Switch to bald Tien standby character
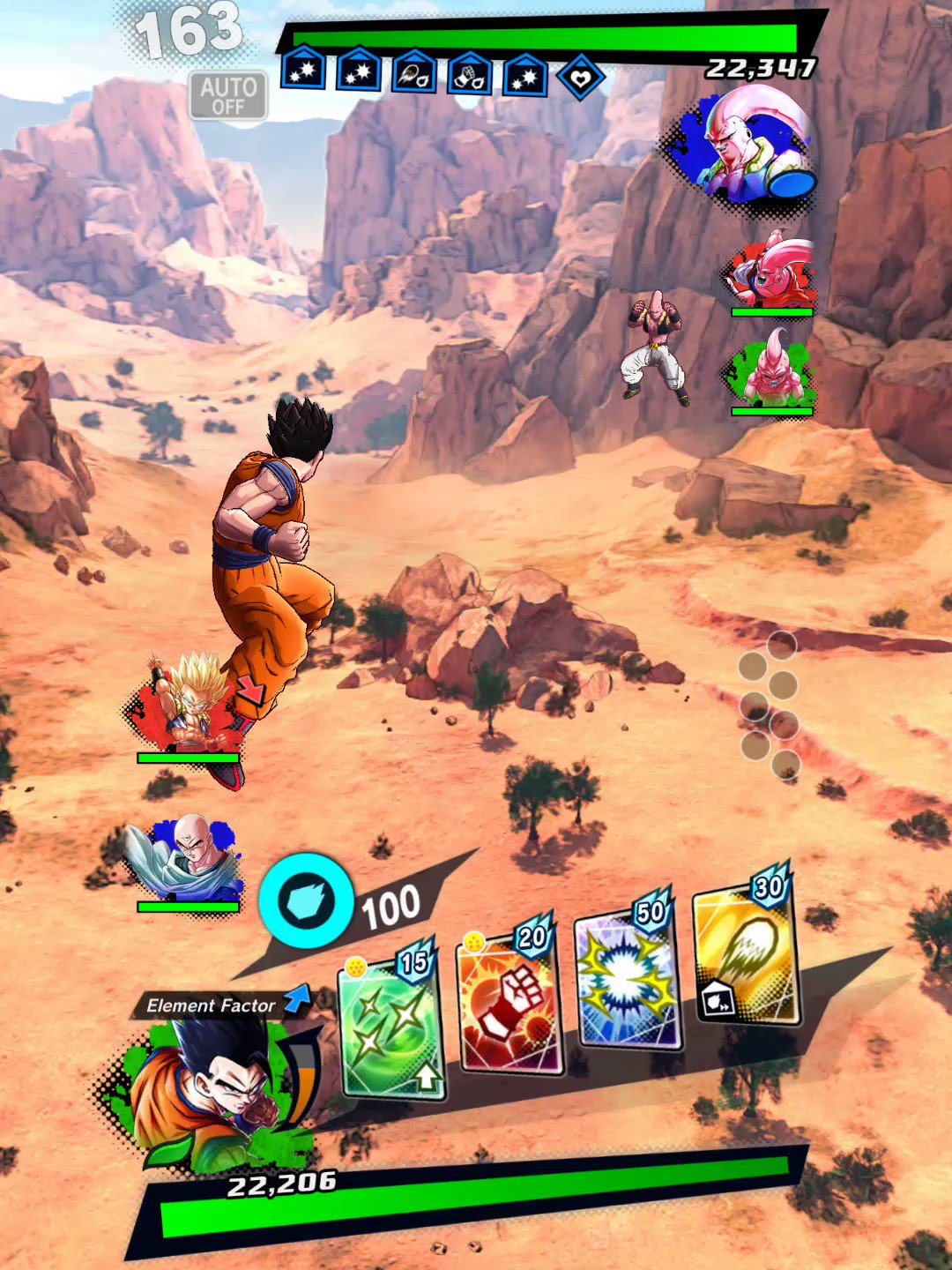Image resolution: width=952 pixels, height=1270 pixels. click(186, 860)
